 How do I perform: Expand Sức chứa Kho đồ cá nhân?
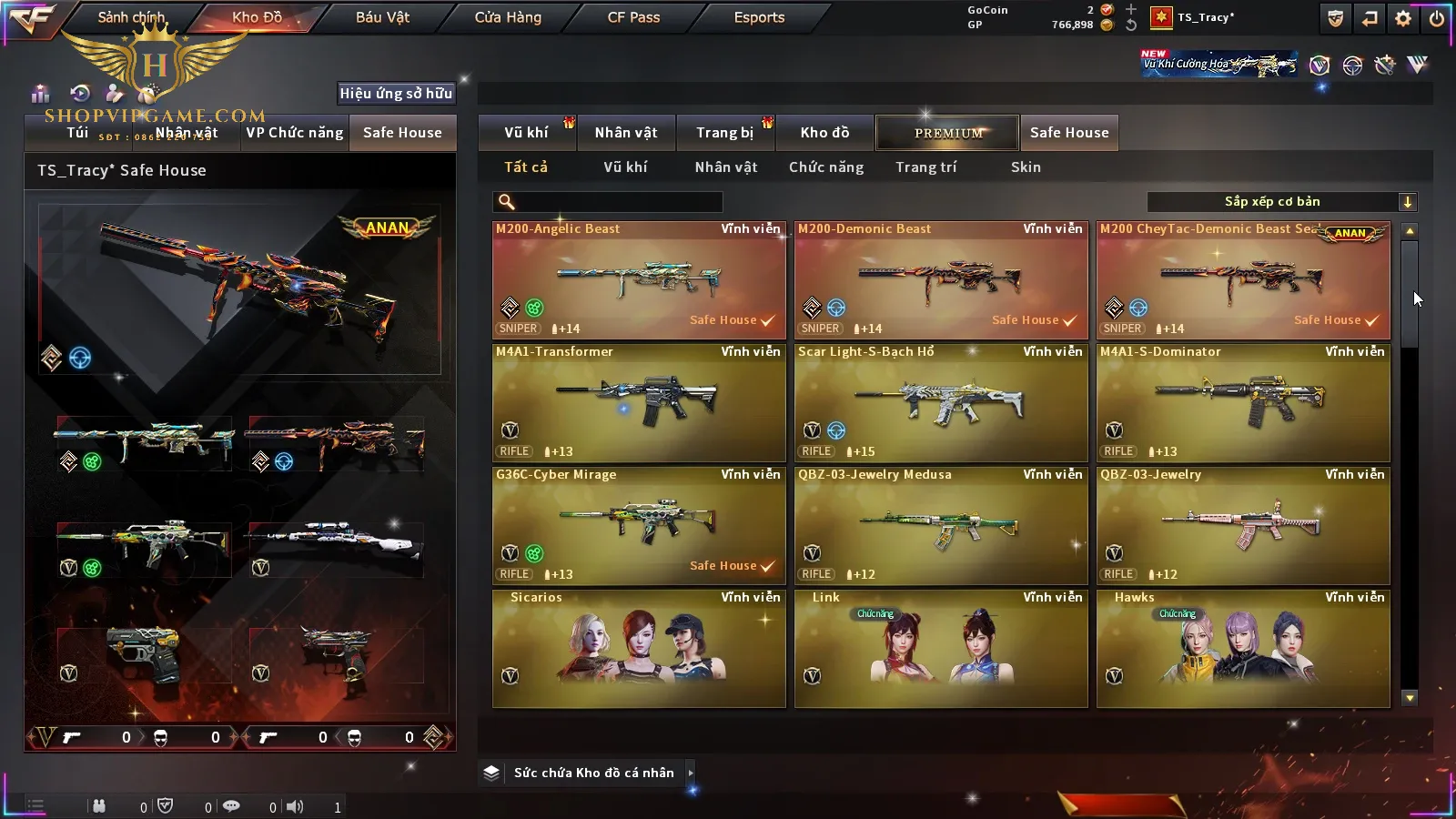[x=691, y=773]
